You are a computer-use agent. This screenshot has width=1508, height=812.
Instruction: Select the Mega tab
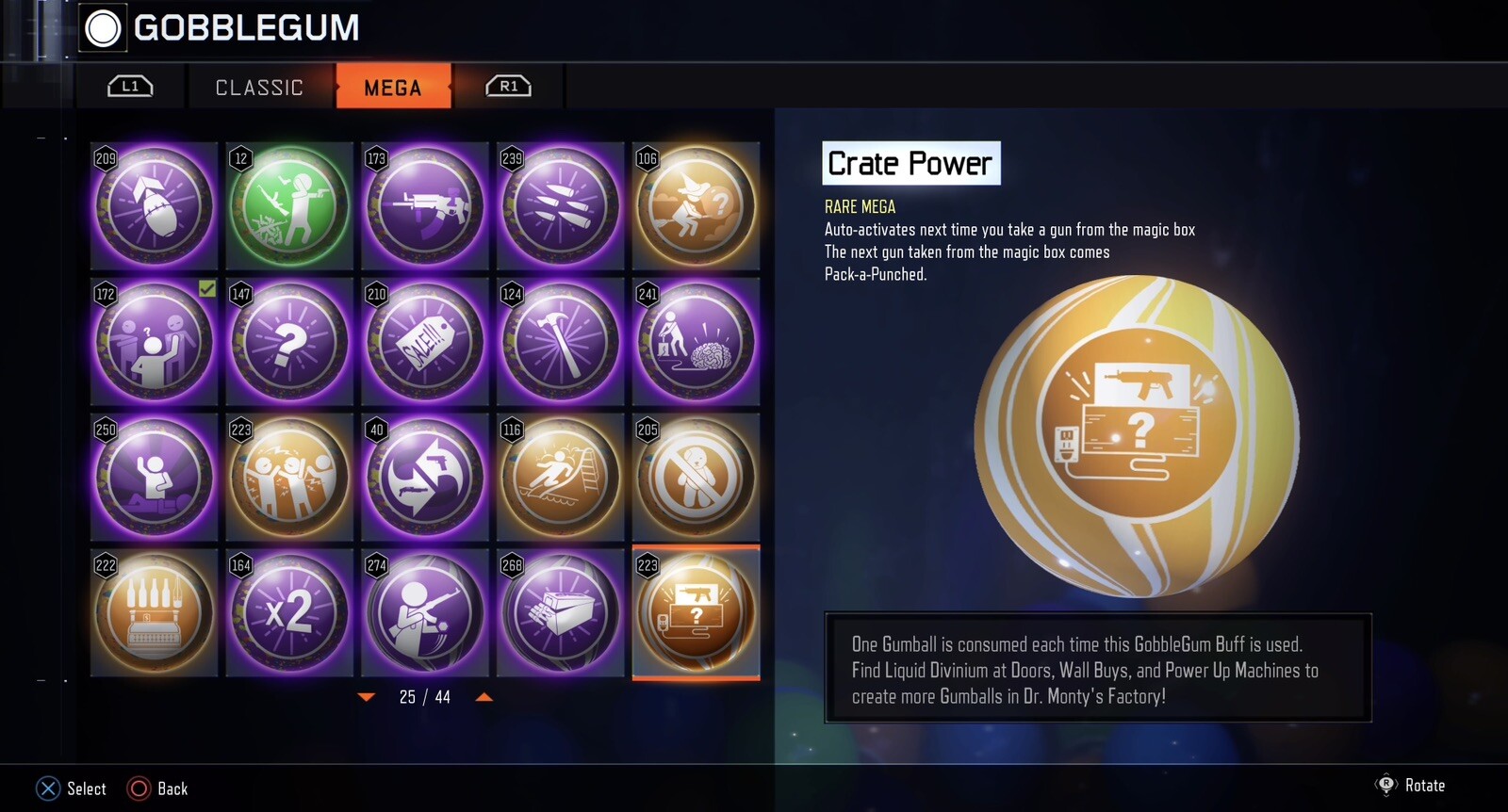click(x=393, y=88)
